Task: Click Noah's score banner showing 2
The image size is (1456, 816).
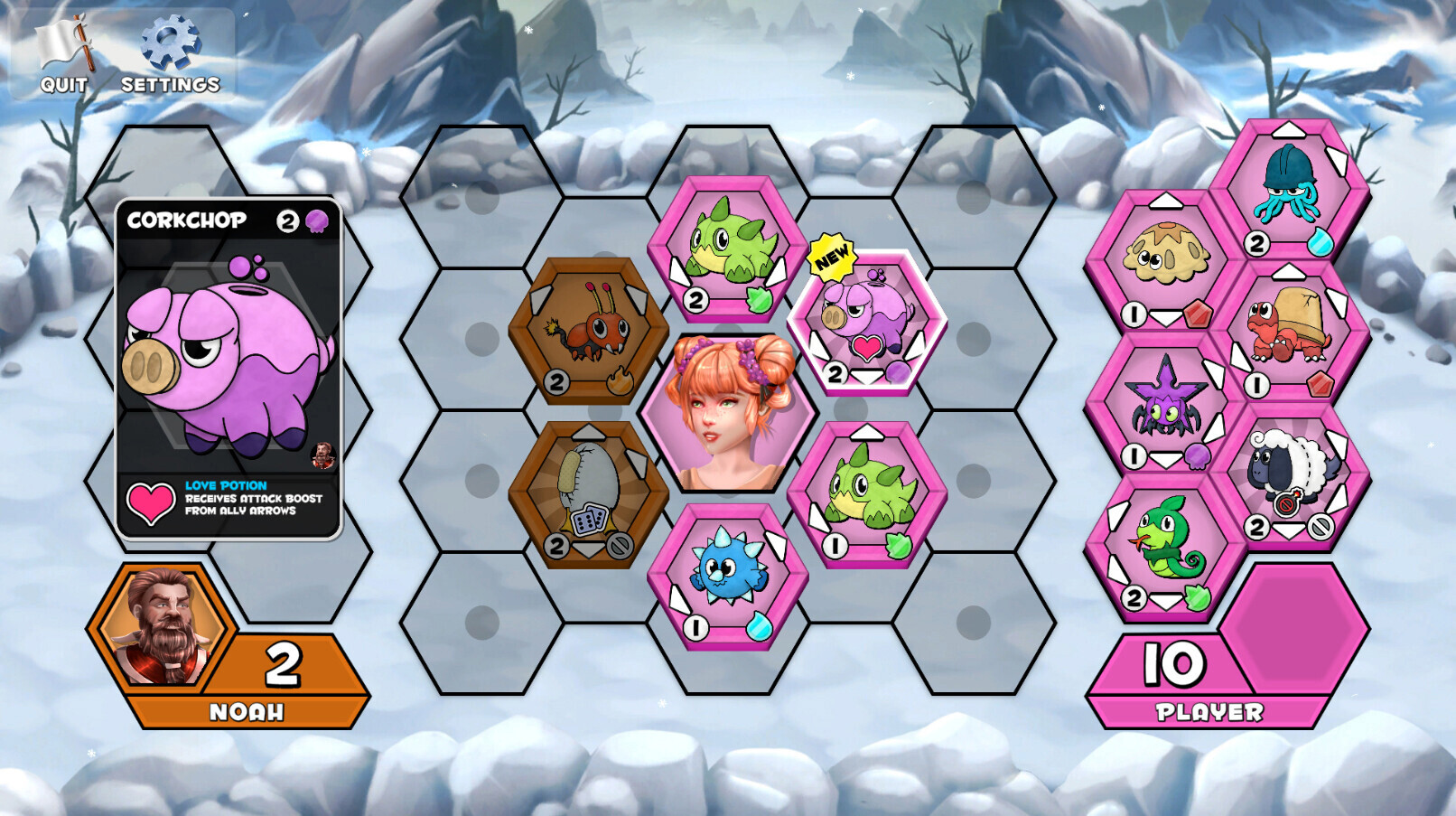Action: pyautogui.click(x=280, y=664)
